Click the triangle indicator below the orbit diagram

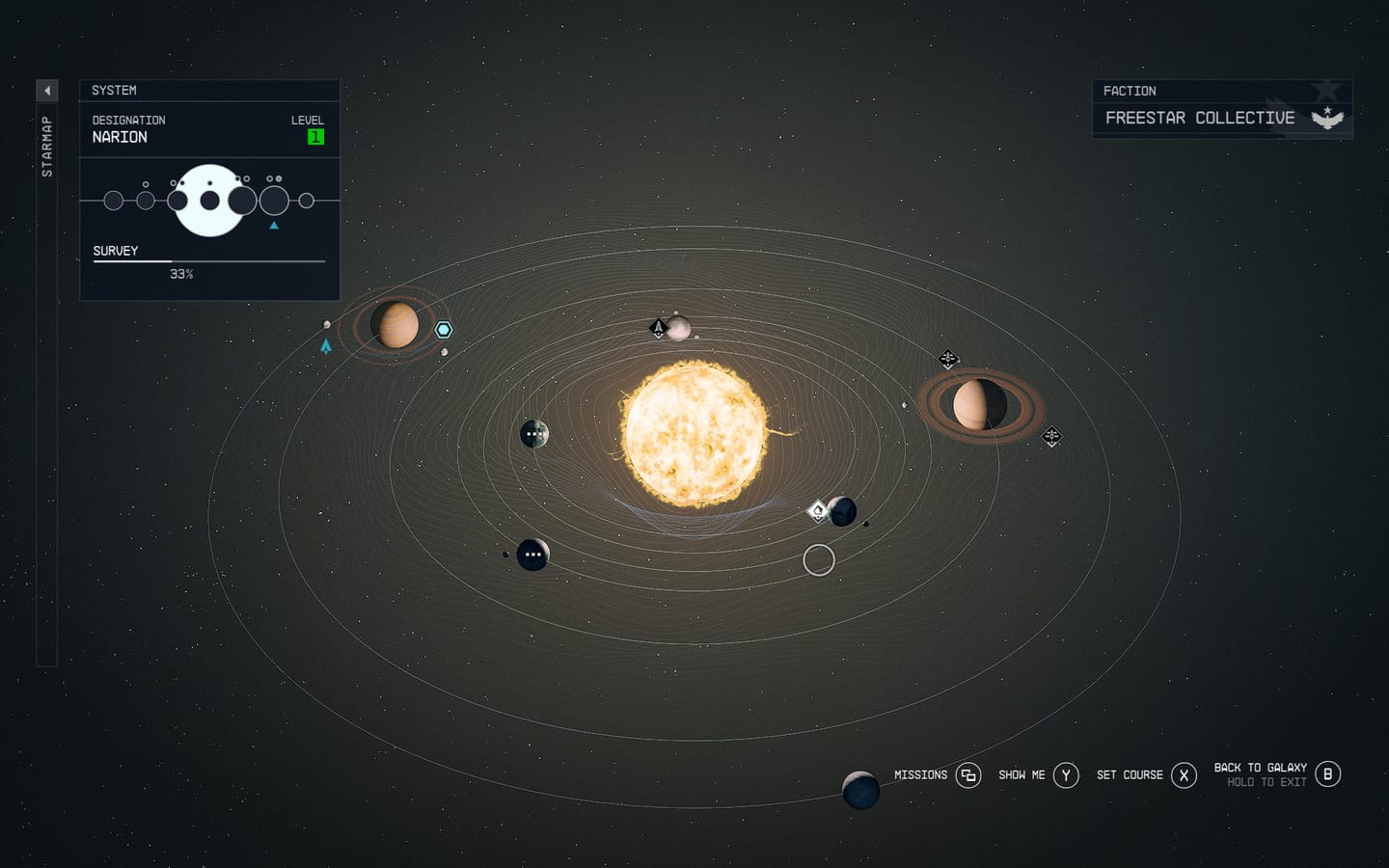pyautogui.click(x=273, y=223)
